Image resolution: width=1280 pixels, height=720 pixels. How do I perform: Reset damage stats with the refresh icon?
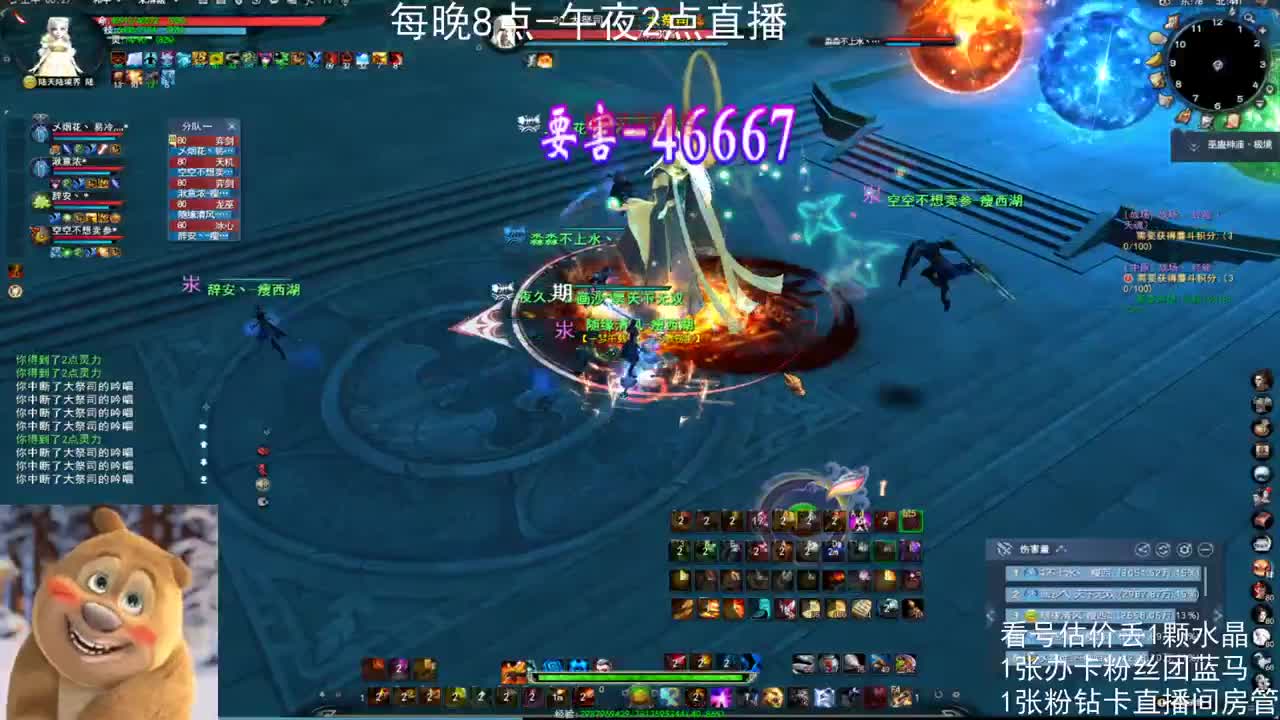[x=1162, y=551]
